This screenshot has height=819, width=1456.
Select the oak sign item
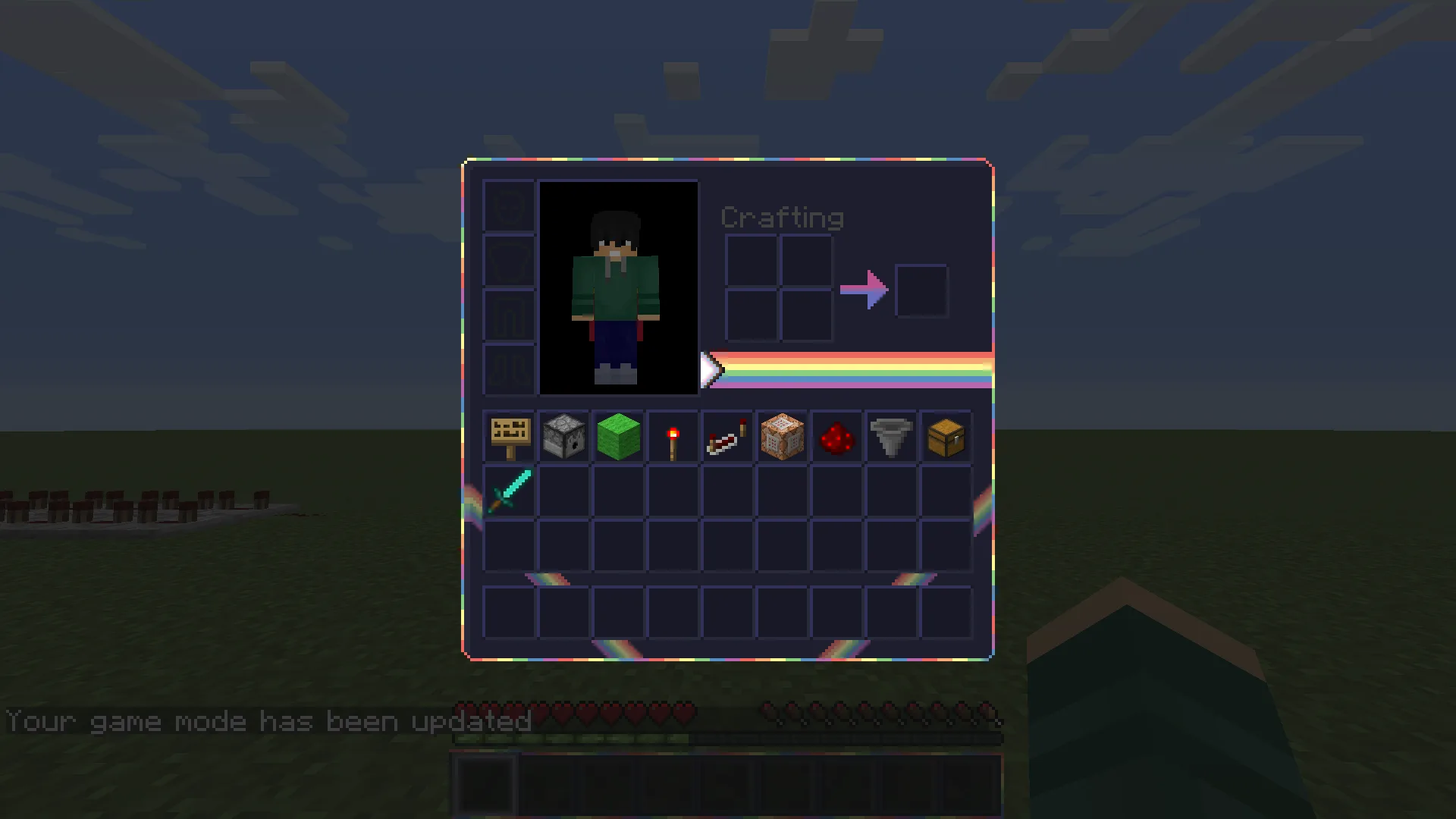[x=508, y=437]
